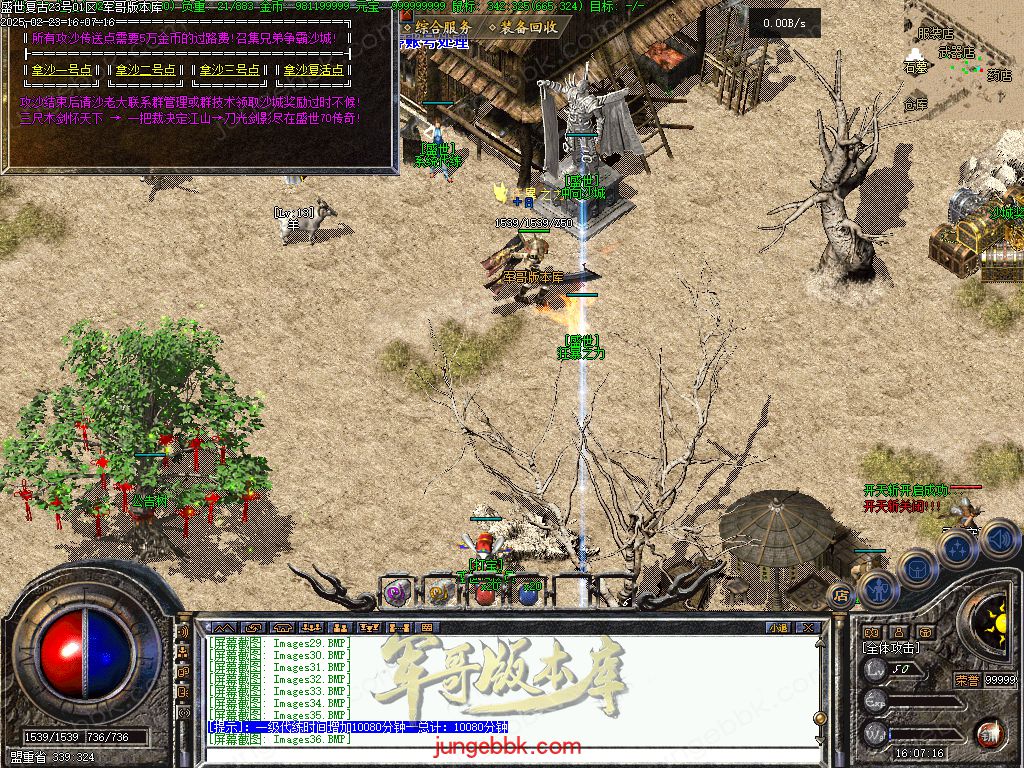Image resolution: width=1024 pixels, height=768 pixels.
Task: Click the 小退 logout button
Action: (778, 628)
